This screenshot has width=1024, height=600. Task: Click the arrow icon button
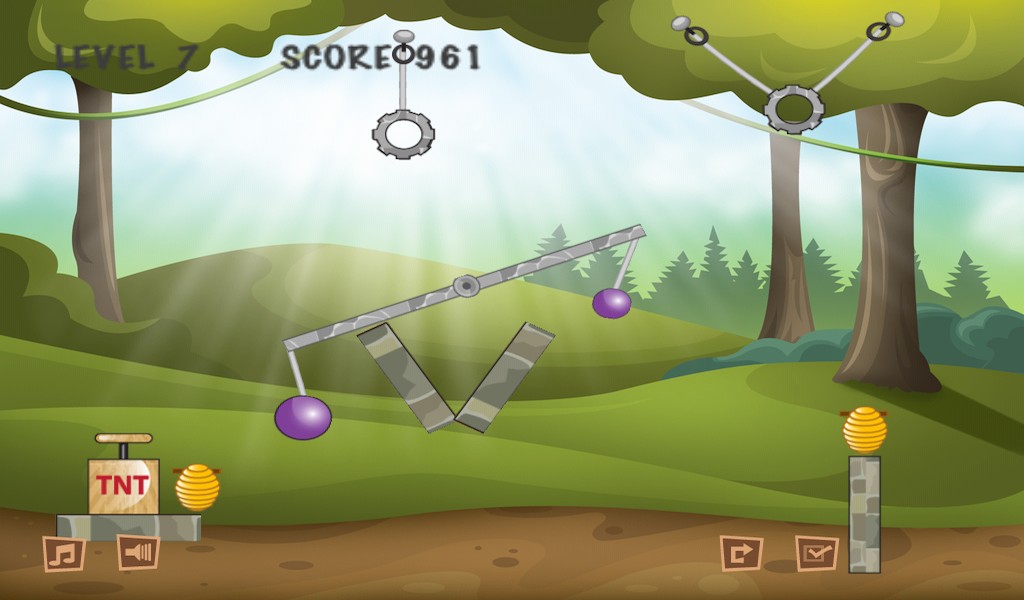click(x=741, y=553)
